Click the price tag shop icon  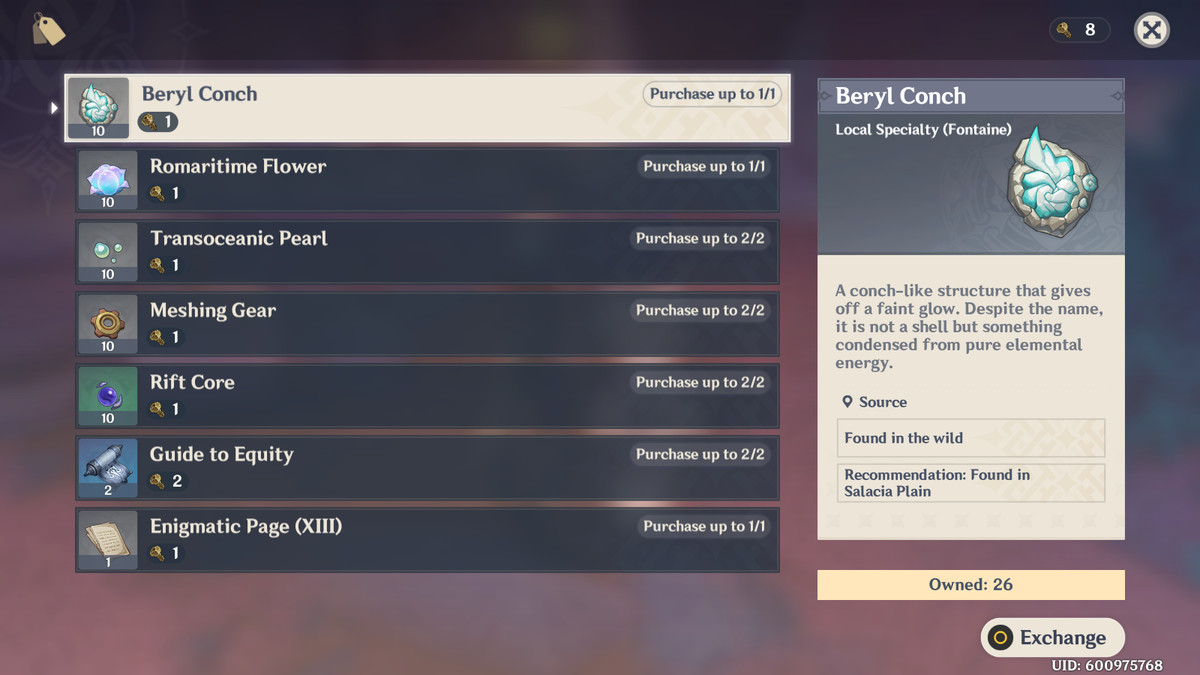[48, 30]
